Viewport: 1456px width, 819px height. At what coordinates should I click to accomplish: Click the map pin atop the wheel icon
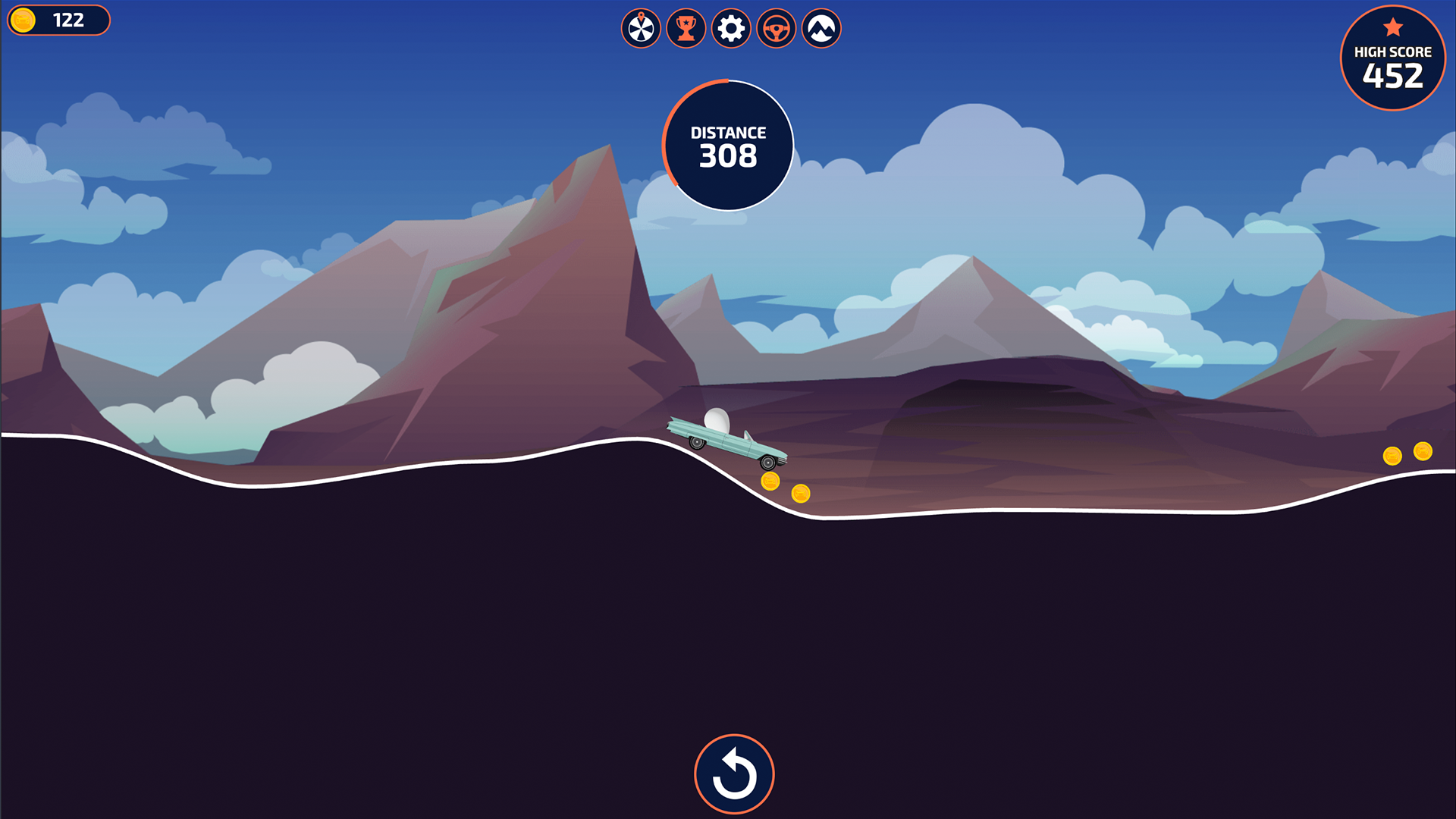click(640, 17)
